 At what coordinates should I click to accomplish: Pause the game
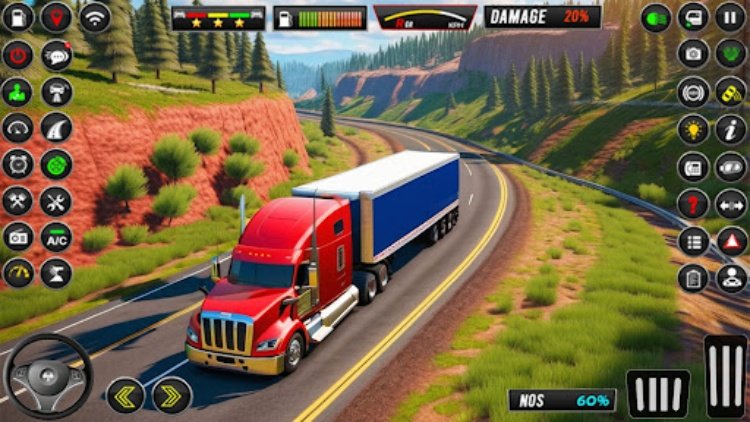click(x=730, y=17)
